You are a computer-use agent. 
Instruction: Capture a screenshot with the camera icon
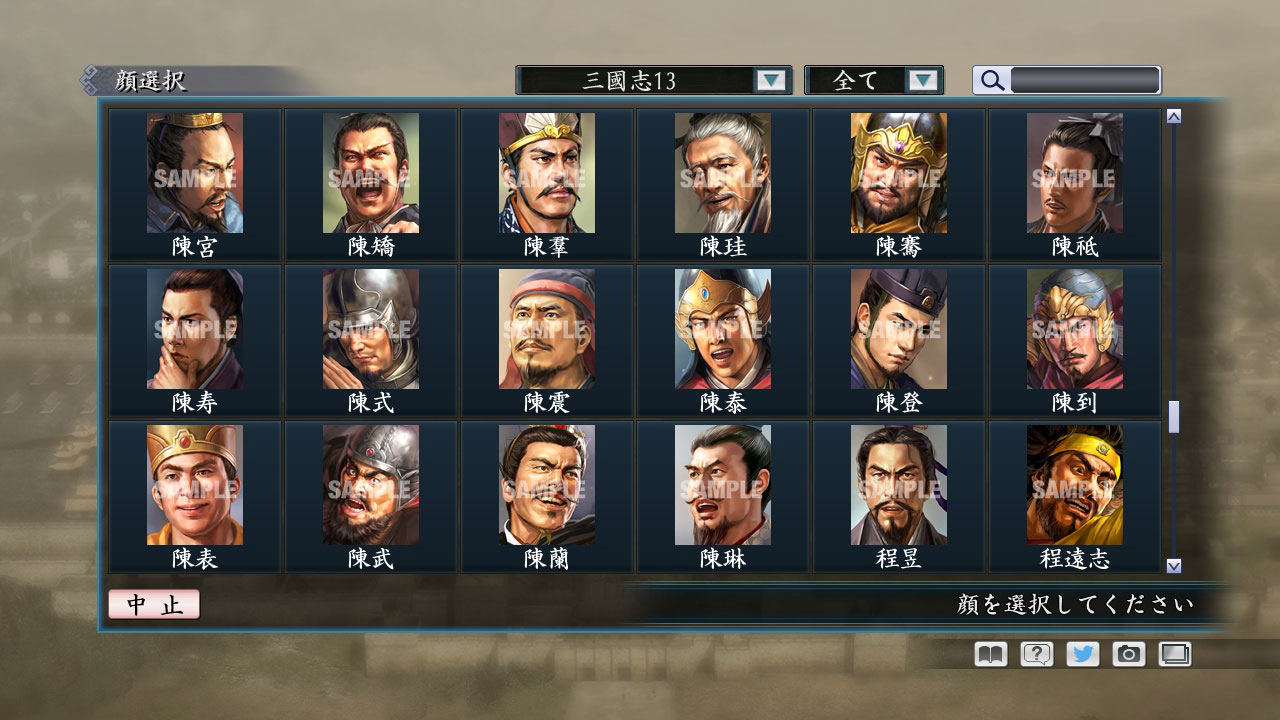[1128, 654]
